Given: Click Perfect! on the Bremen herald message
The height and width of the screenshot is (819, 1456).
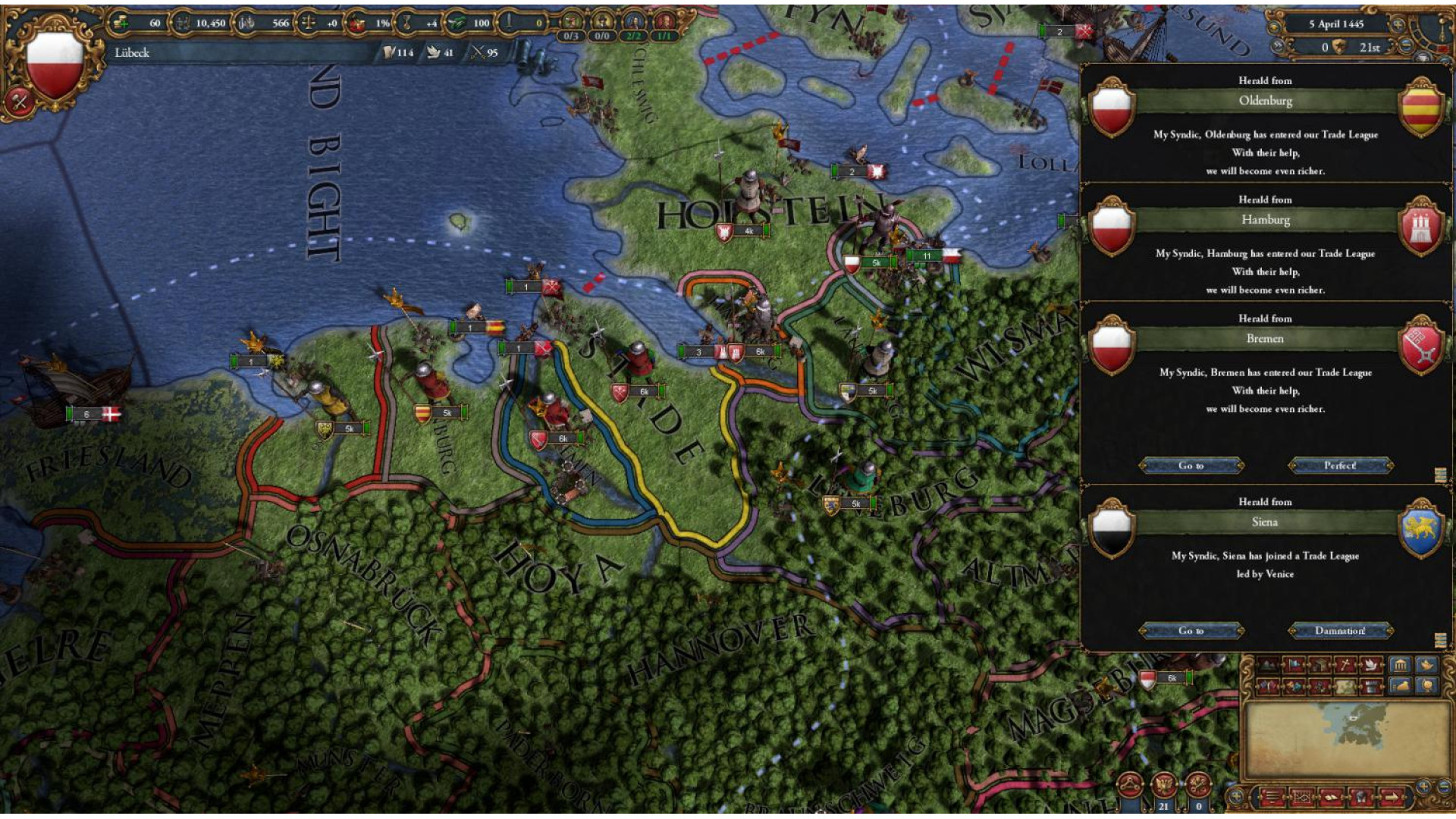Looking at the screenshot, I should point(1340,466).
